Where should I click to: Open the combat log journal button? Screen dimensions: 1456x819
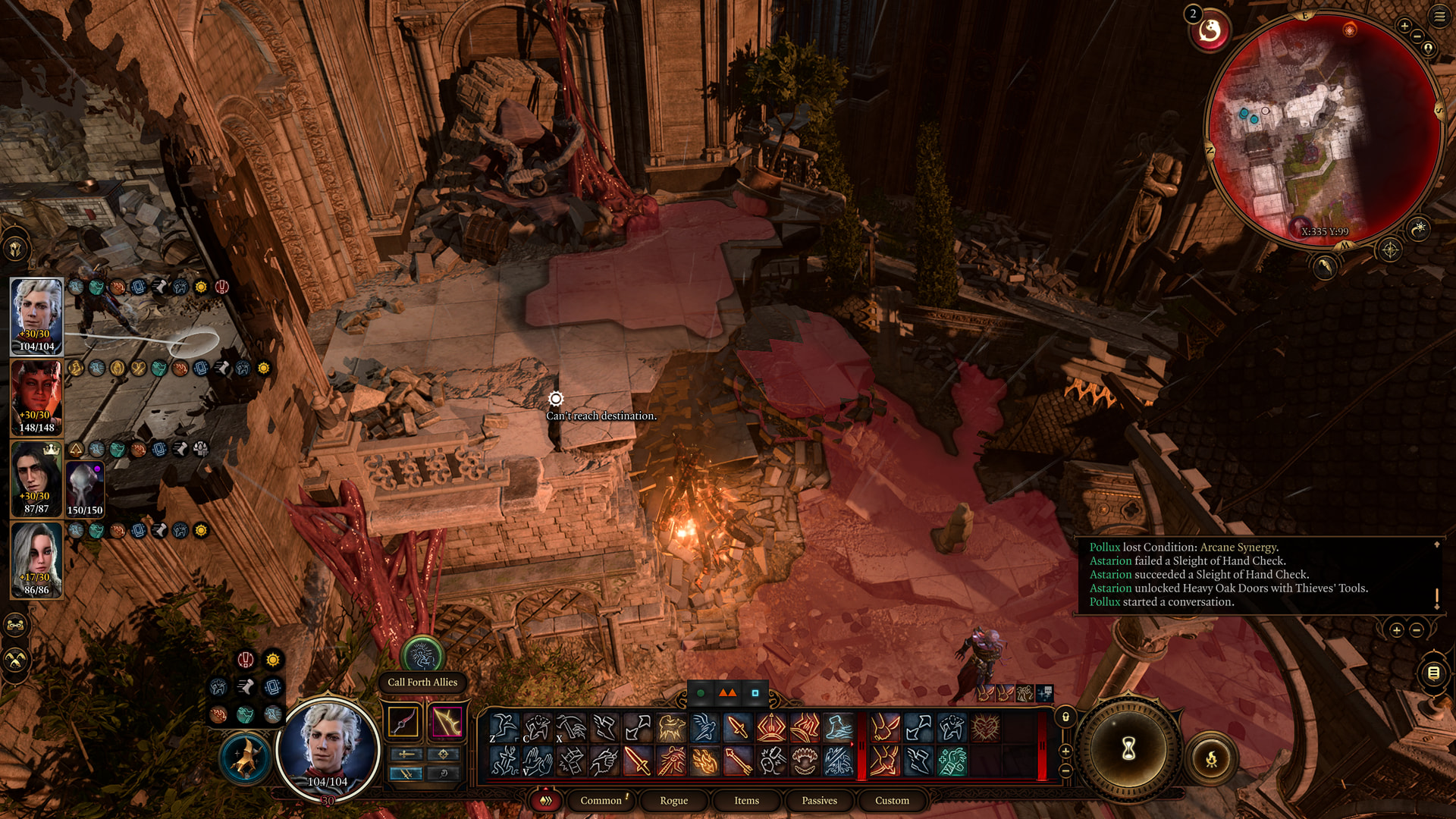1433,673
